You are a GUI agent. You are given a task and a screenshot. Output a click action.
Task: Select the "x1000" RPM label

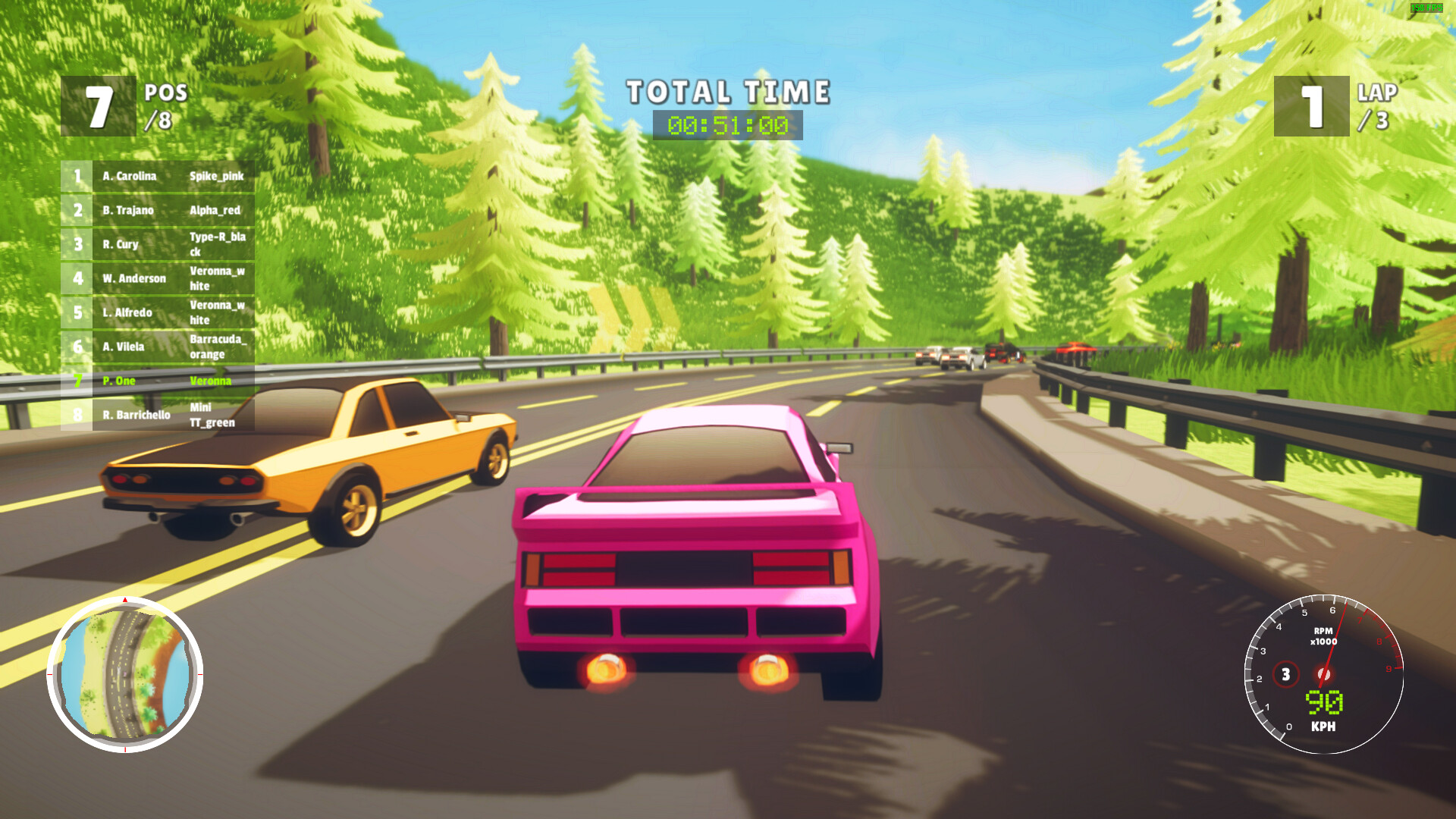click(x=1323, y=641)
